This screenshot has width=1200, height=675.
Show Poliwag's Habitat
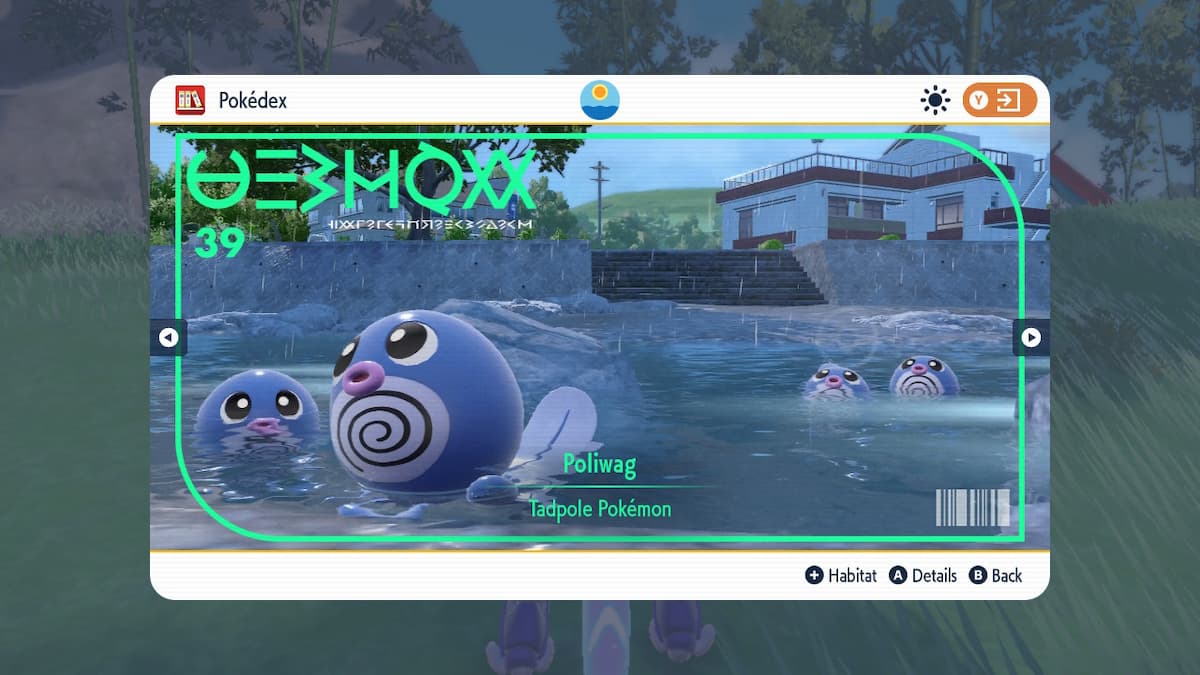[841, 575]
